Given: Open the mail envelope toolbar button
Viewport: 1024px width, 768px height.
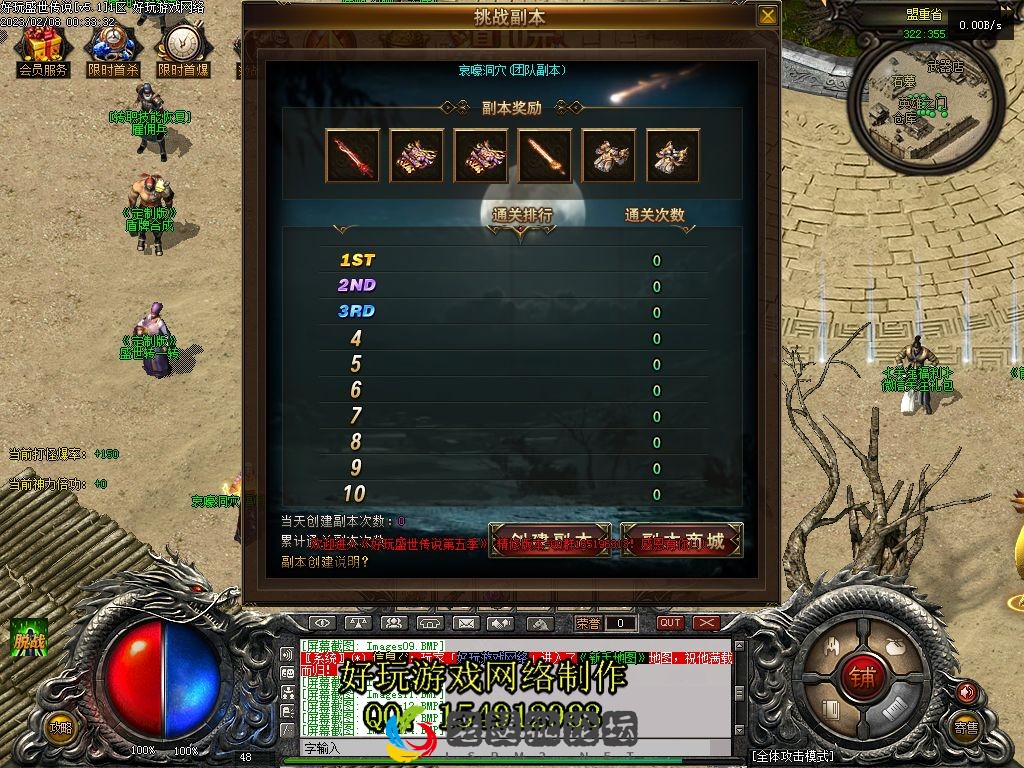Looking at the screenshot, I should (464, 623).
